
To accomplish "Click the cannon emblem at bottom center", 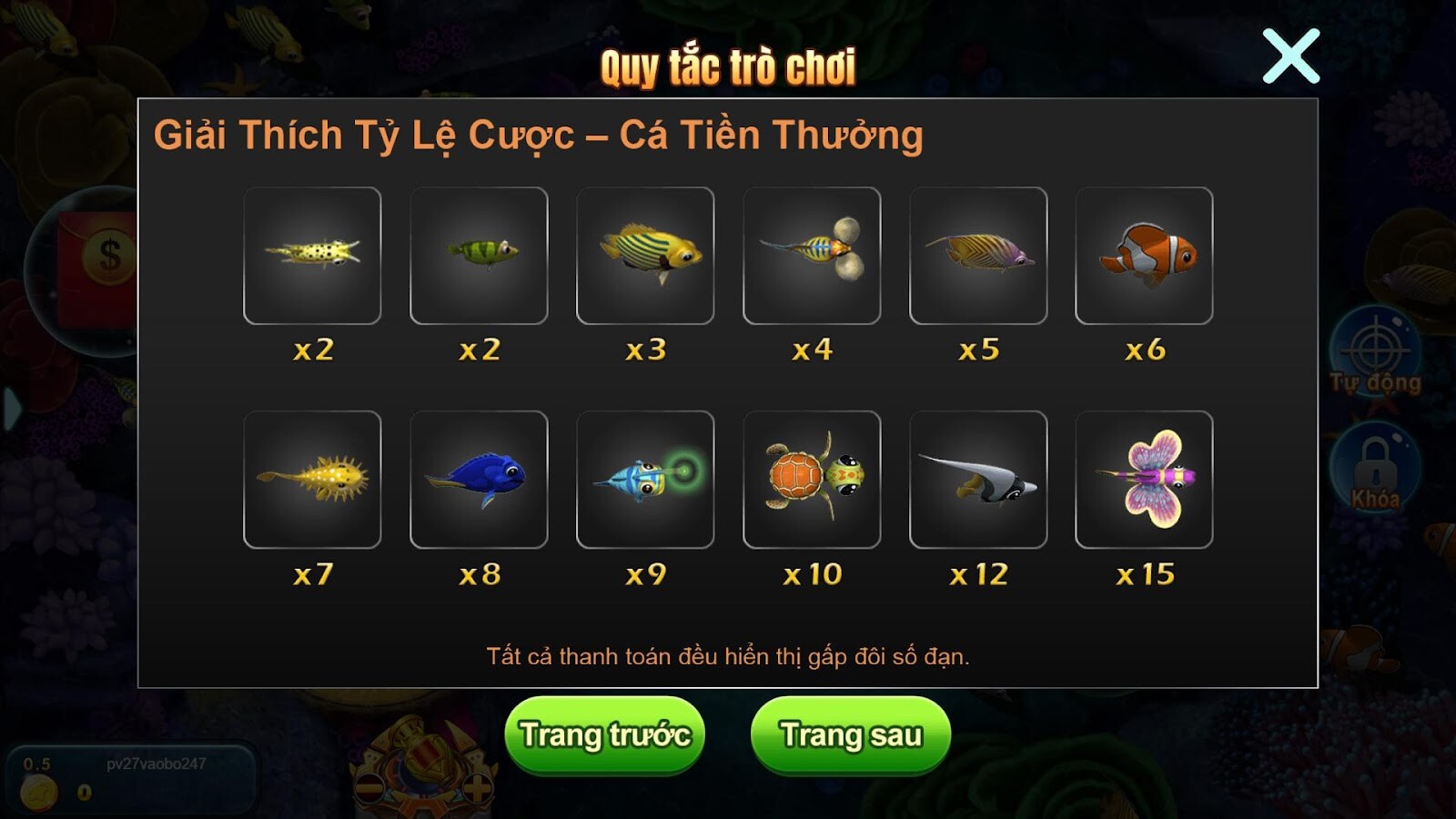I will point(423,764).
